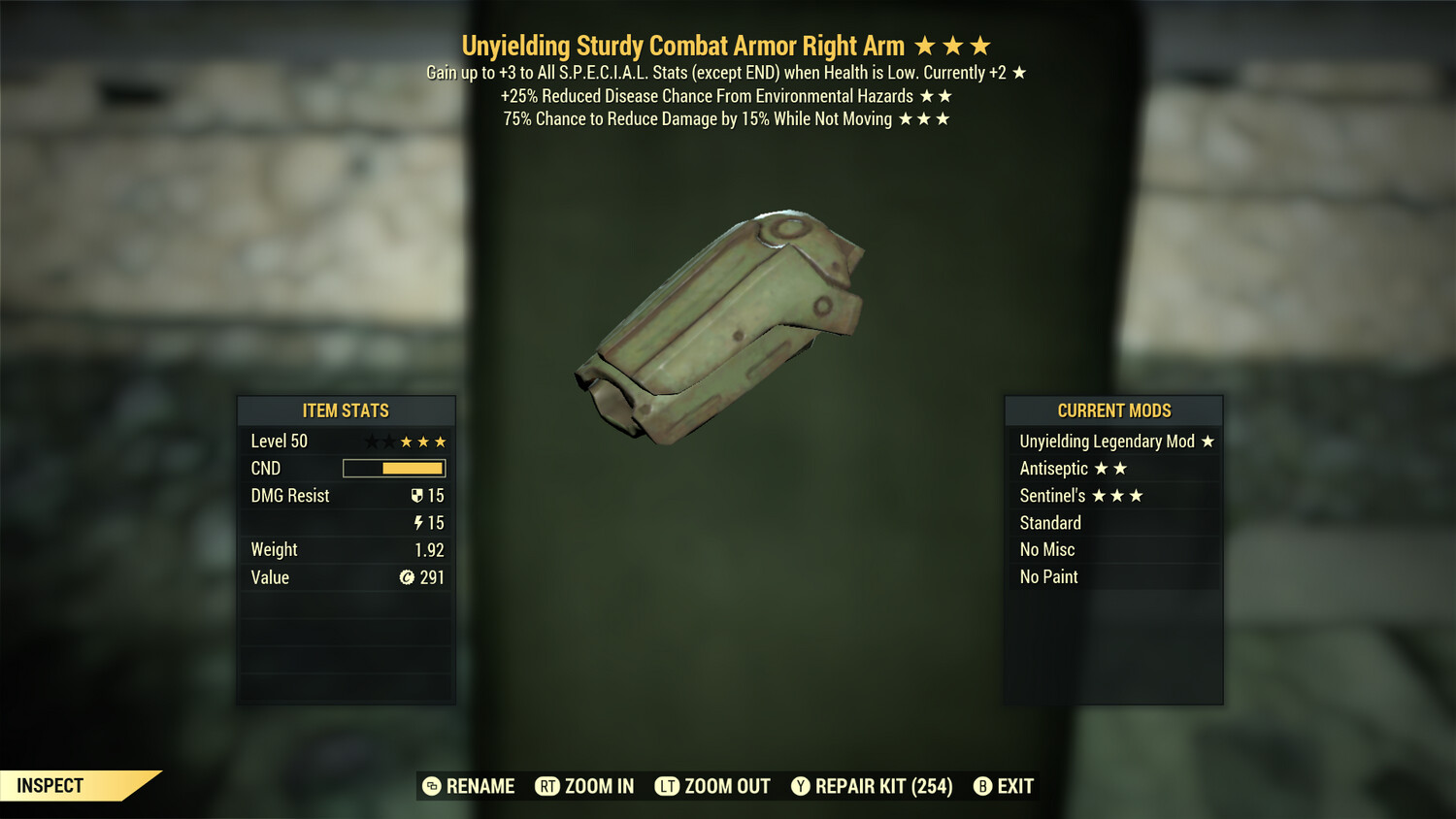Toggle the star next to Unyielding Legendary Mod
The image size is (1456, 819).
[1207, 441]
